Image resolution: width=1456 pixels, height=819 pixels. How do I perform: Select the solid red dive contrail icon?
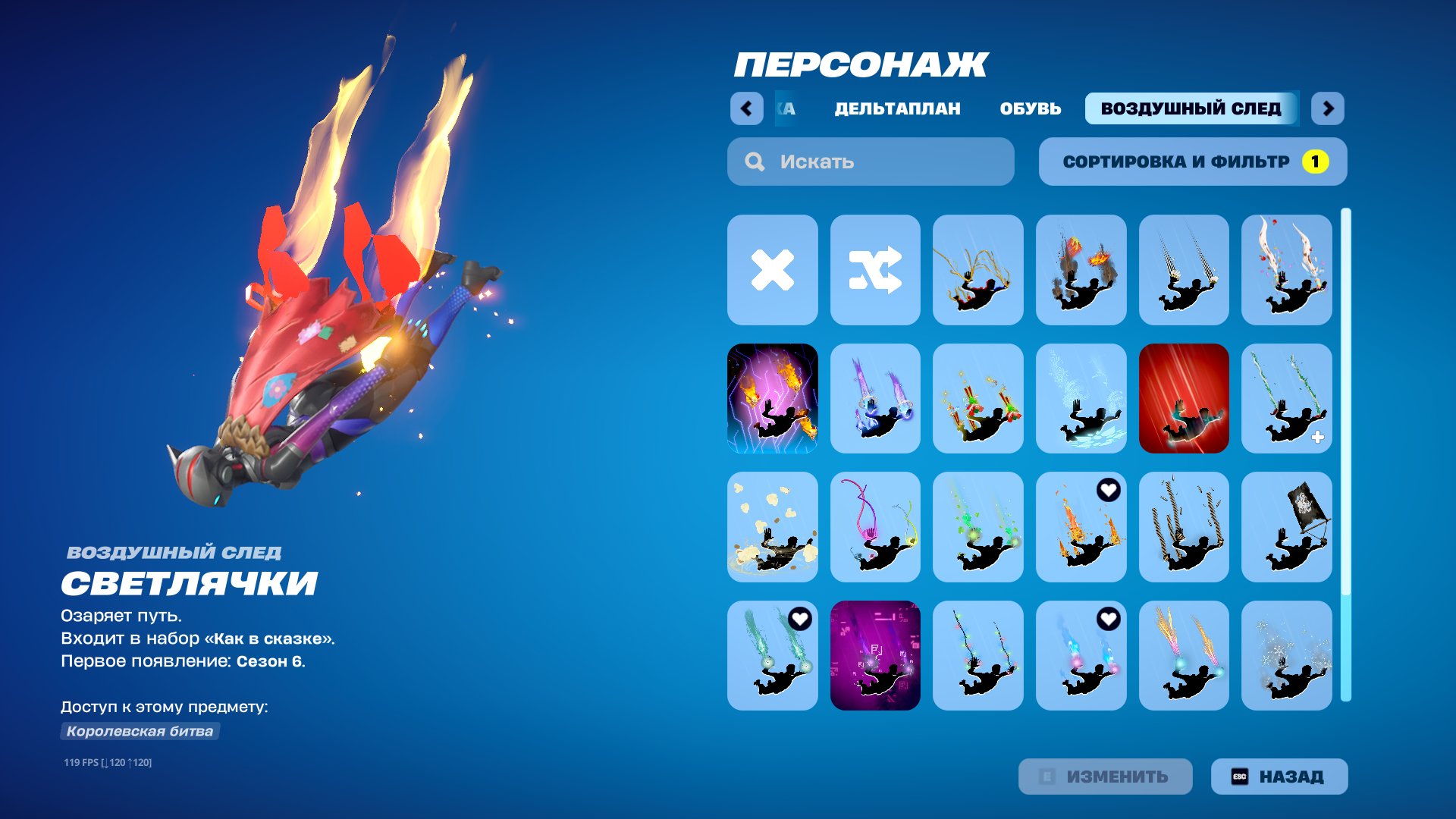coord(1185,397)
